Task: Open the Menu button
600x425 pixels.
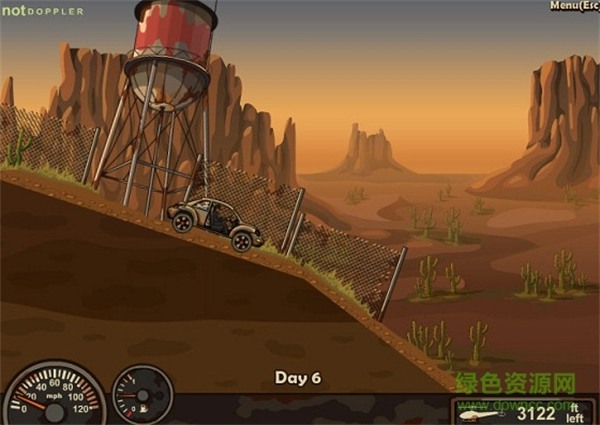Action: coord(573,6)
